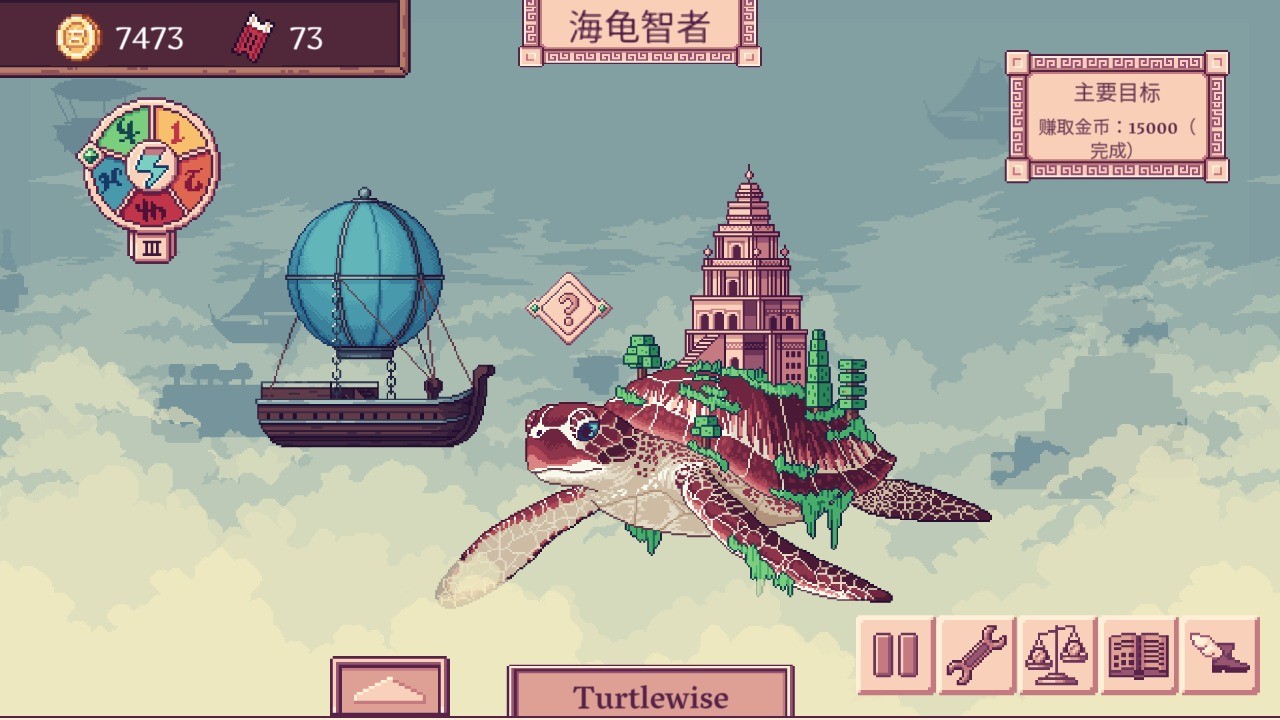Click the lightning bolt wheel center

coord(152,167)
